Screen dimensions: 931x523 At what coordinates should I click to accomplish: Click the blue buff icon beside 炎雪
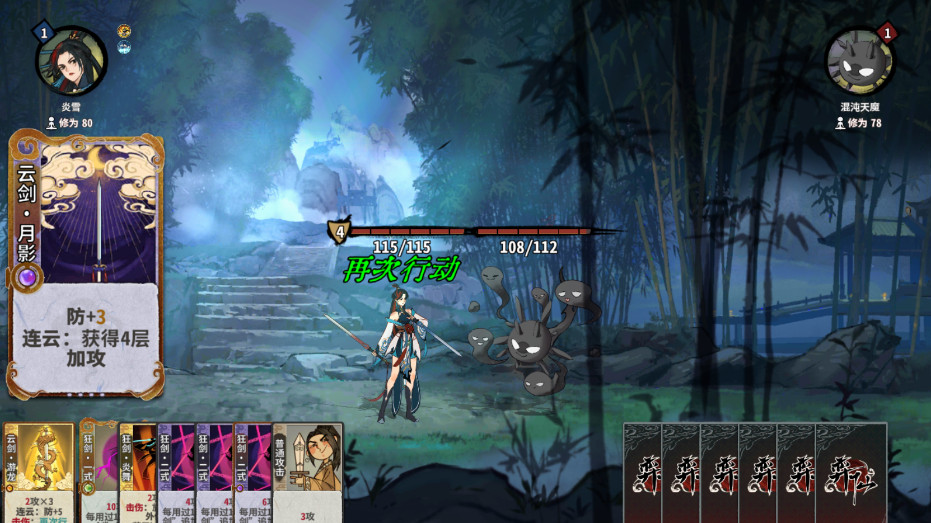point(124,47)
